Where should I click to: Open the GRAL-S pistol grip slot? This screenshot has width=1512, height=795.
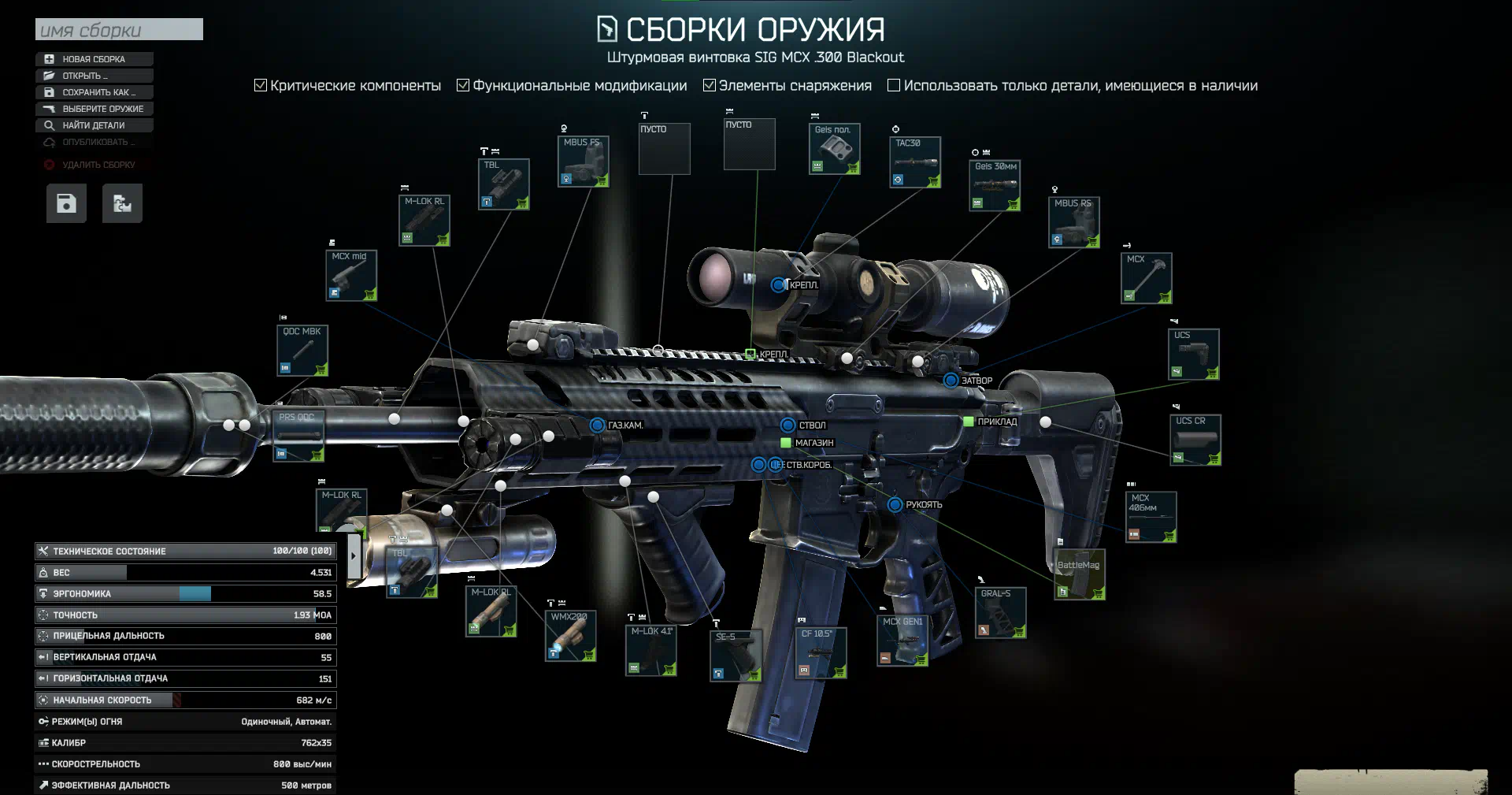1000,612
